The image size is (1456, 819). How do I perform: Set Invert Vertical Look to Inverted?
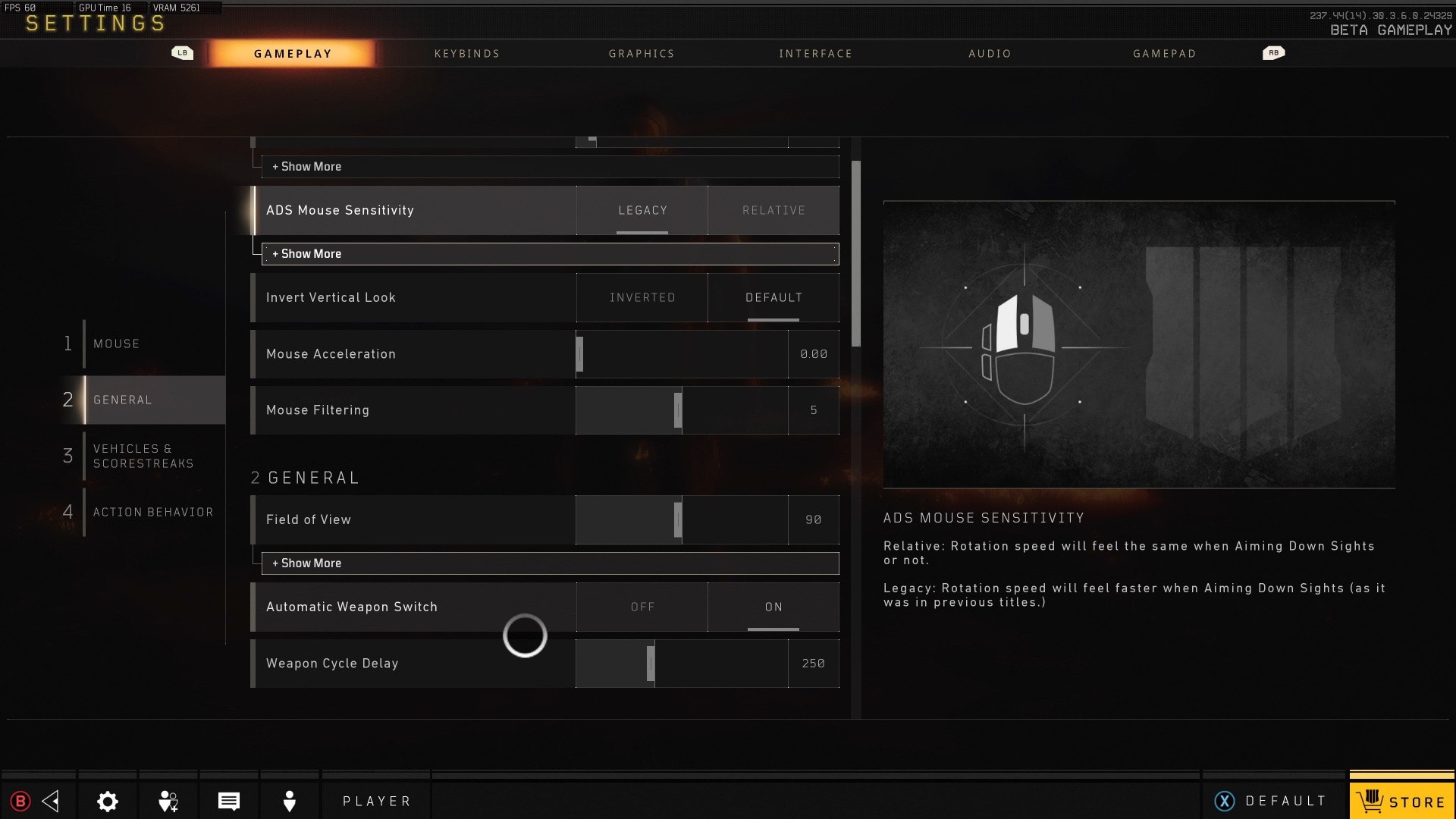click(x=642, y=297)
